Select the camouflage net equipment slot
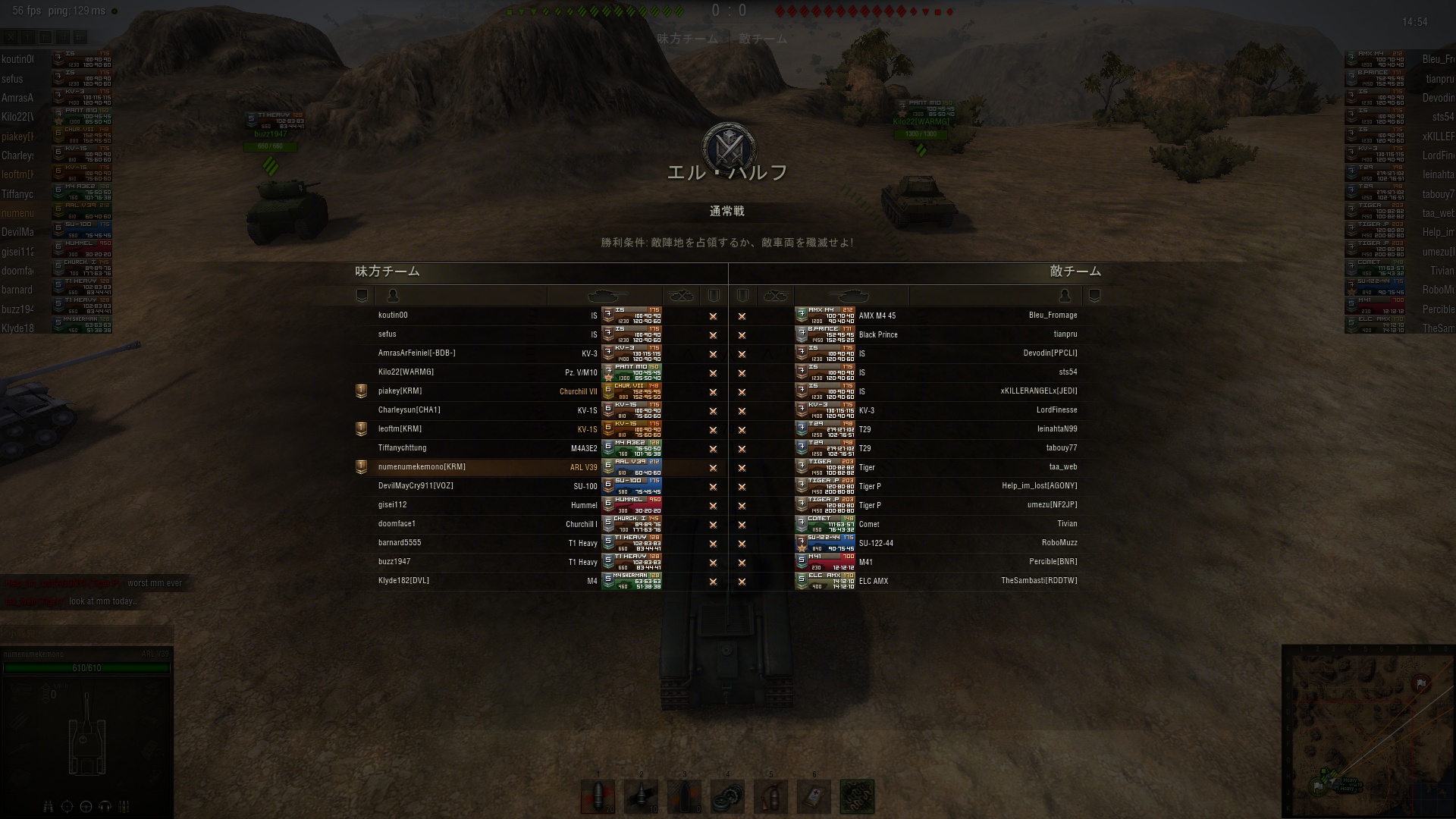The width and height of the screenshot is (1456, 819). (x=857, y=797)
